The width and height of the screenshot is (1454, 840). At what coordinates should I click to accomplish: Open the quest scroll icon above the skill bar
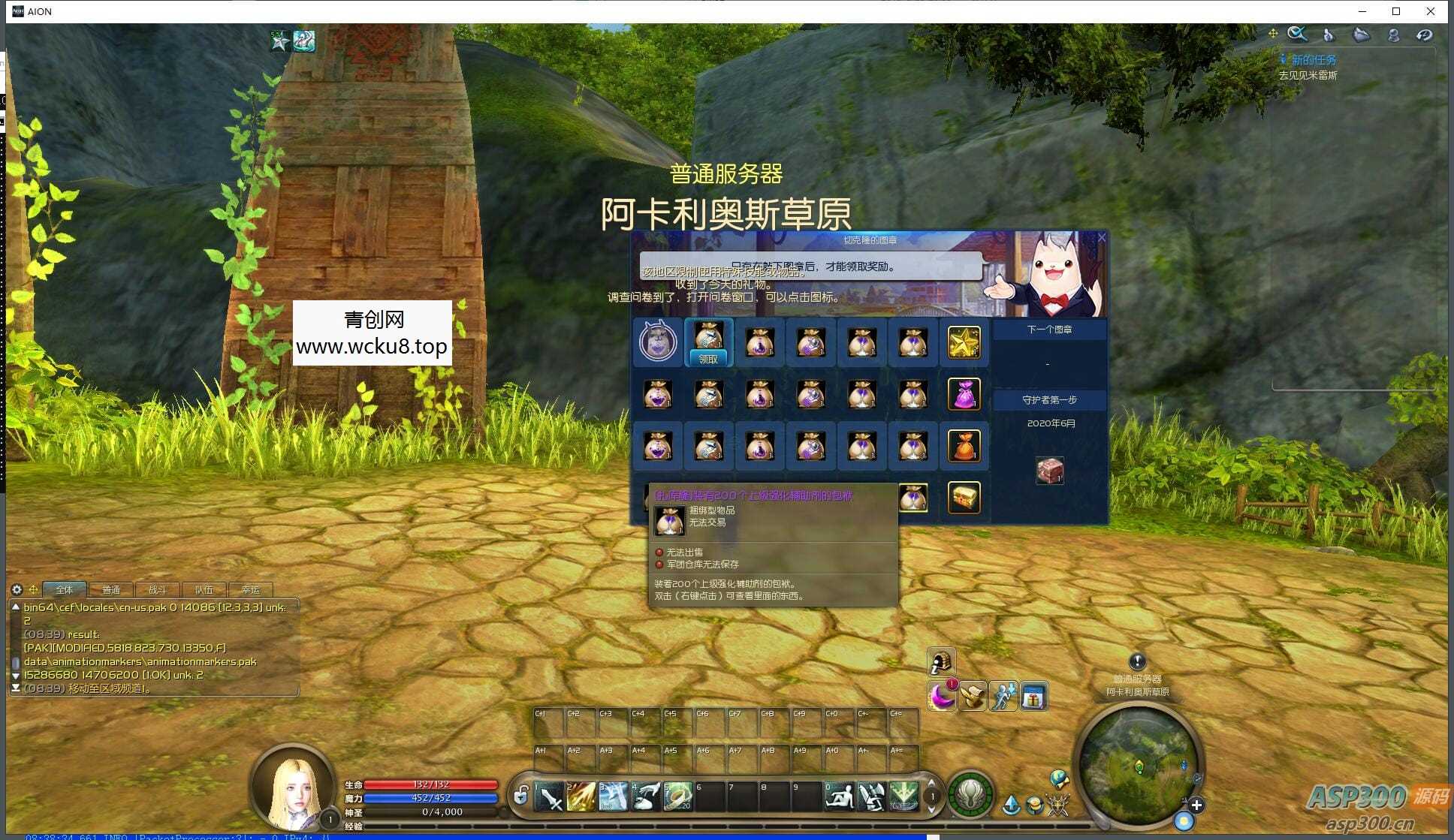pyautogui.click(x=973, y=697)
